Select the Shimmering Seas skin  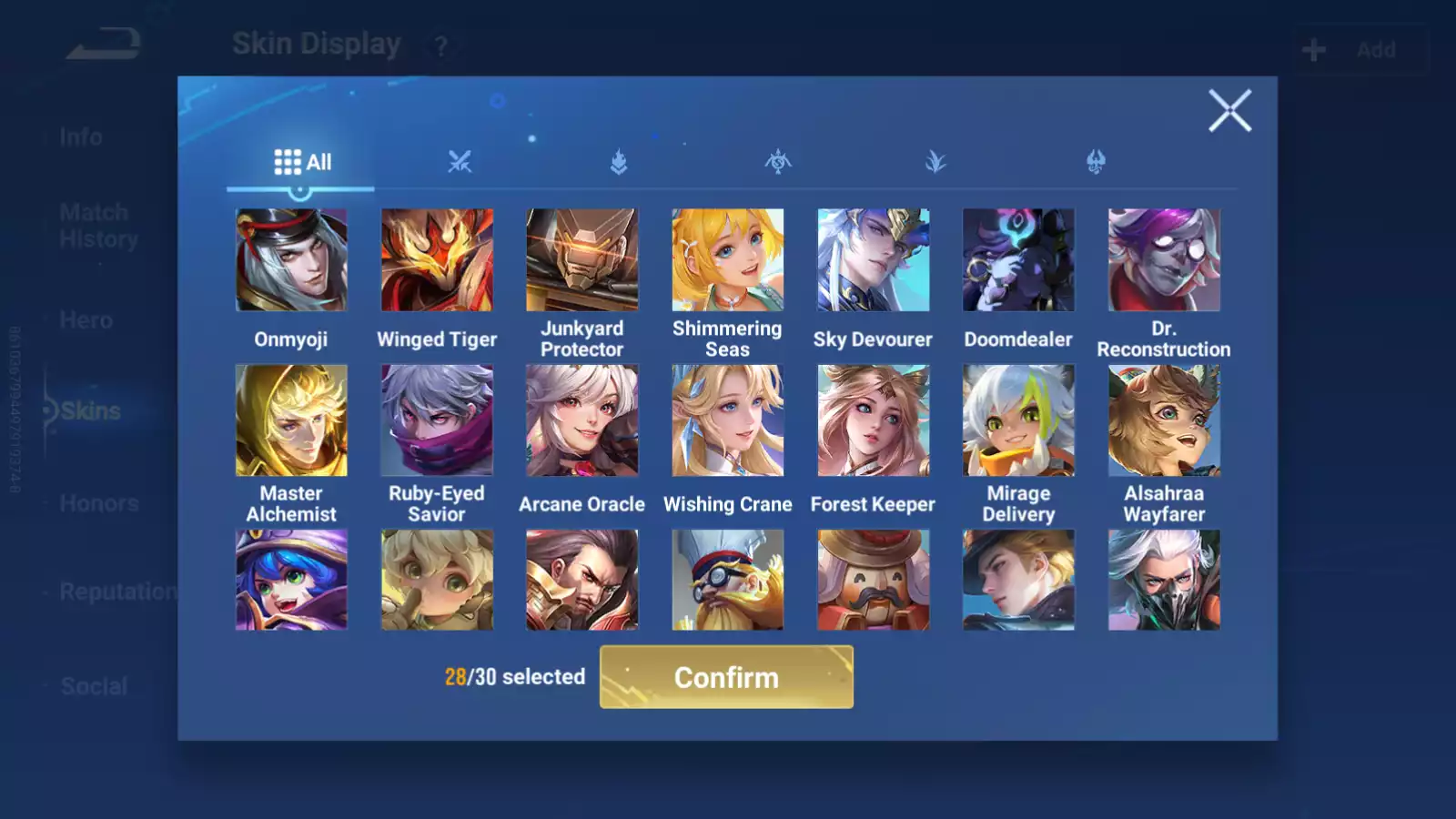(727, 260)
